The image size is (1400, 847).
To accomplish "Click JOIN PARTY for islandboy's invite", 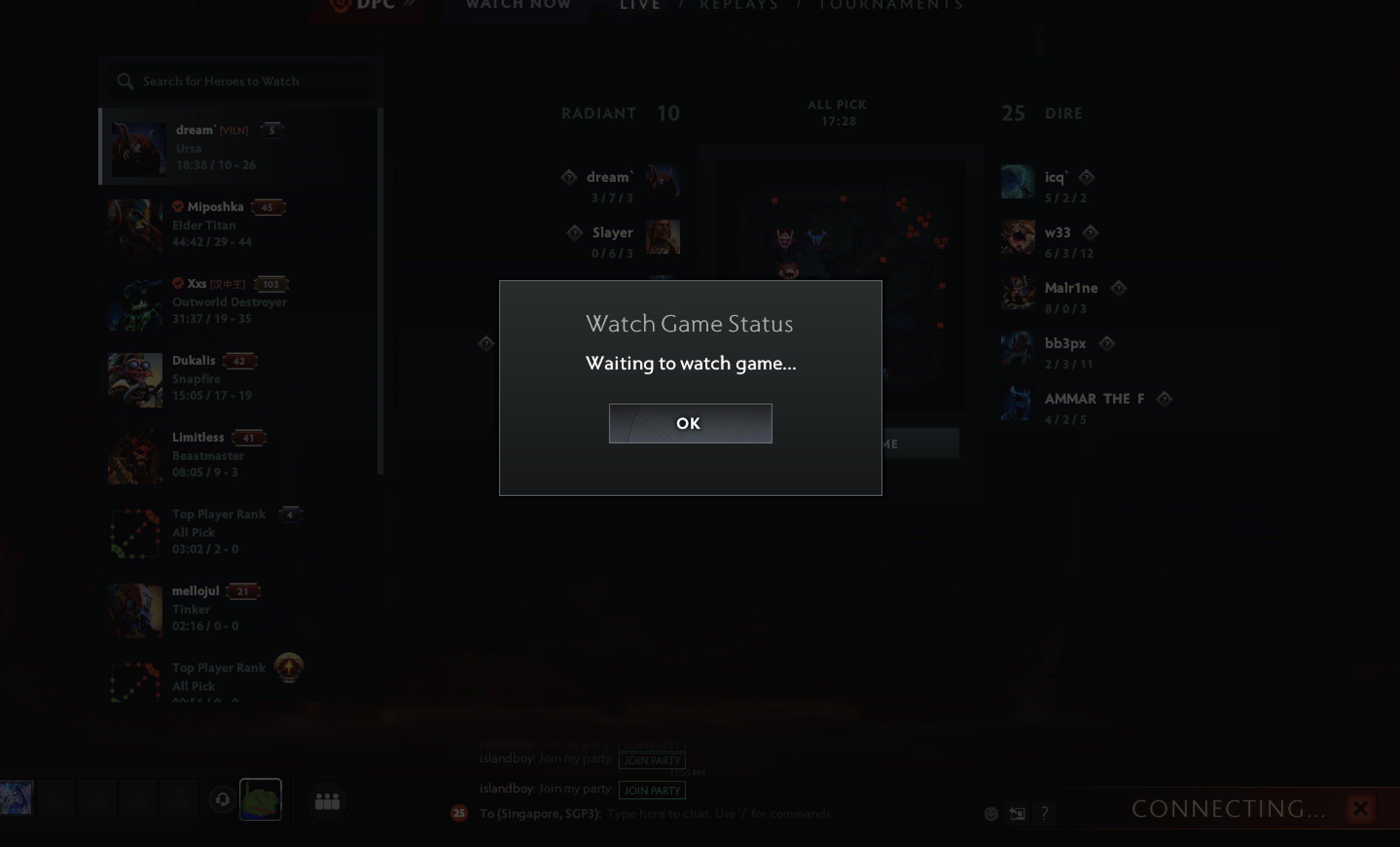I will [x=652, y=790].
